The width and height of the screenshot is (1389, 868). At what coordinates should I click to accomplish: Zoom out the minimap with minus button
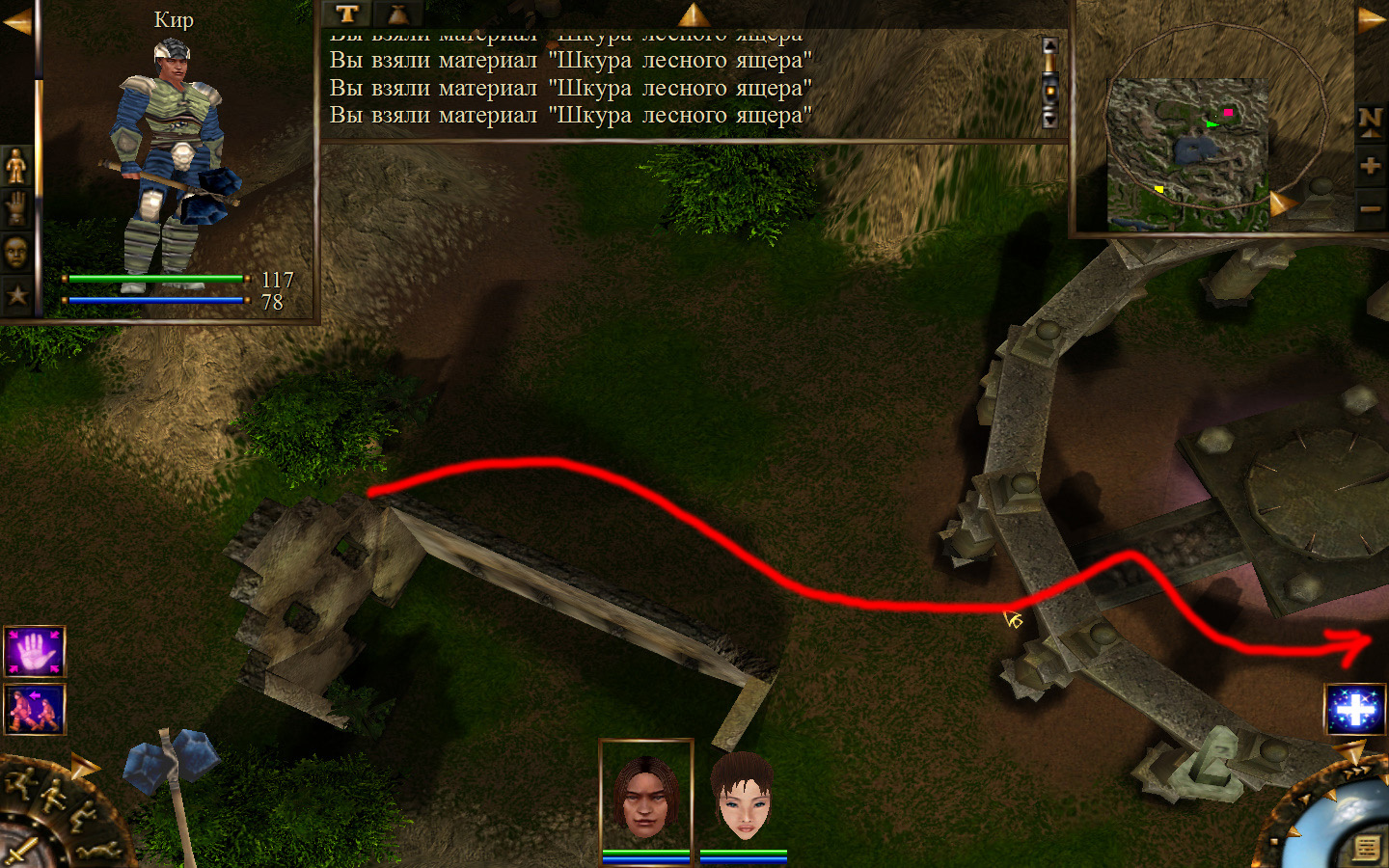pos(1370,208)
